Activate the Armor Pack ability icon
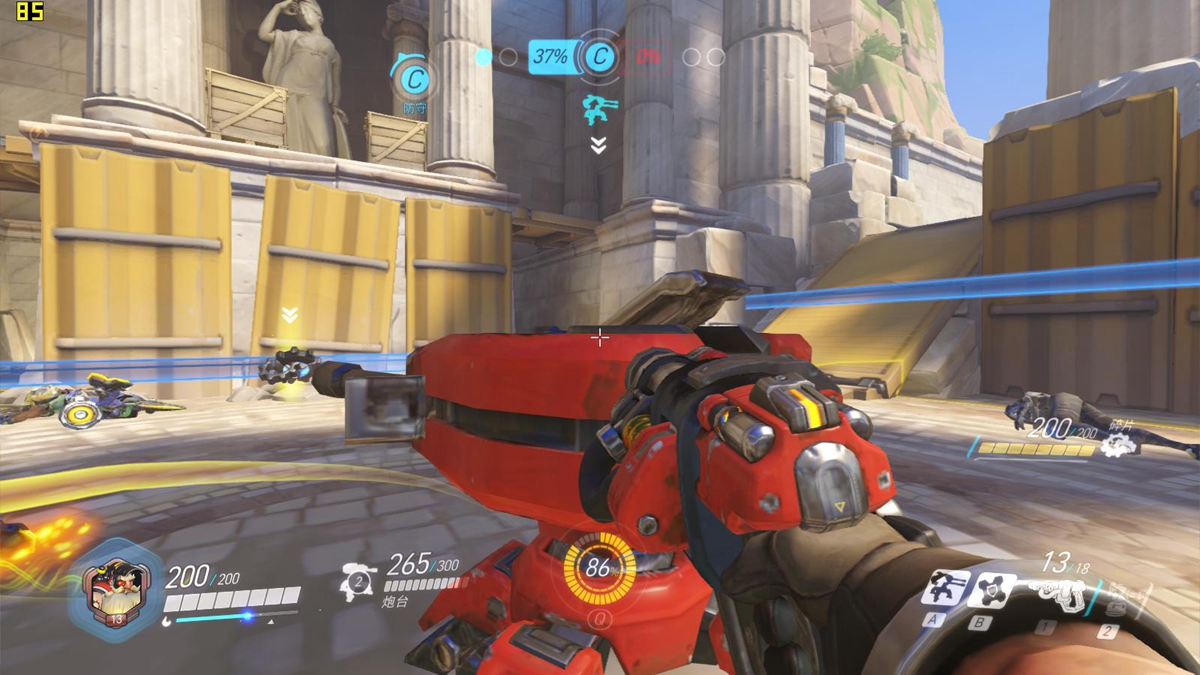This screenshot has width=1200, height=675. (x=990, y=590)
